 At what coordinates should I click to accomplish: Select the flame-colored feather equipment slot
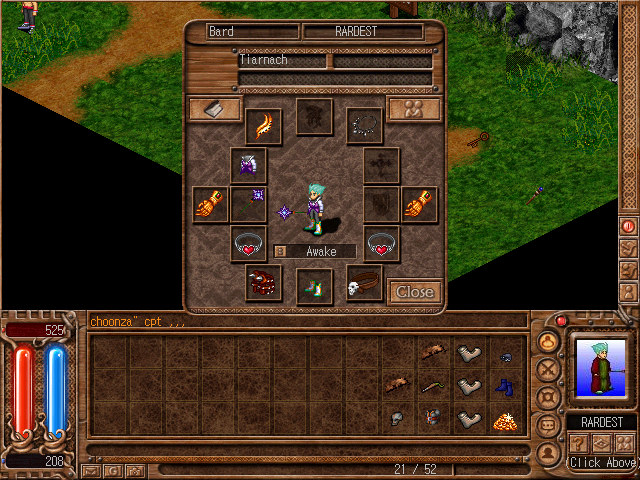(264, 126)
